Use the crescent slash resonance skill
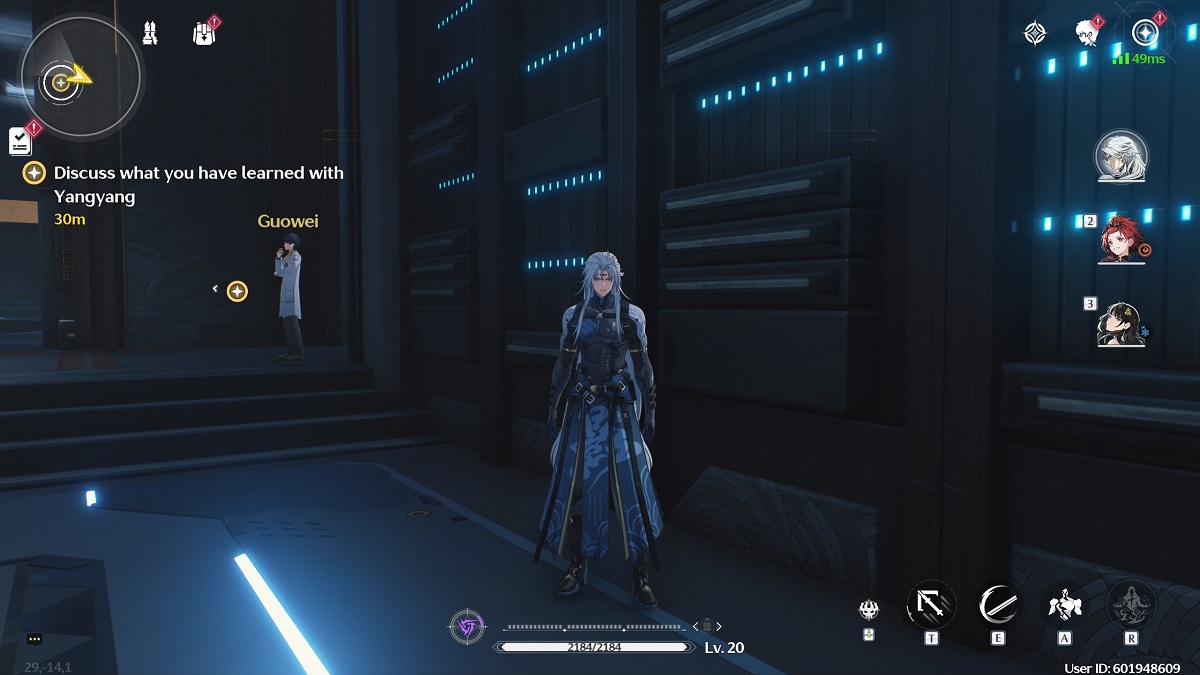This screenshot has height=675, width=1200. click(x=998, y=604)
